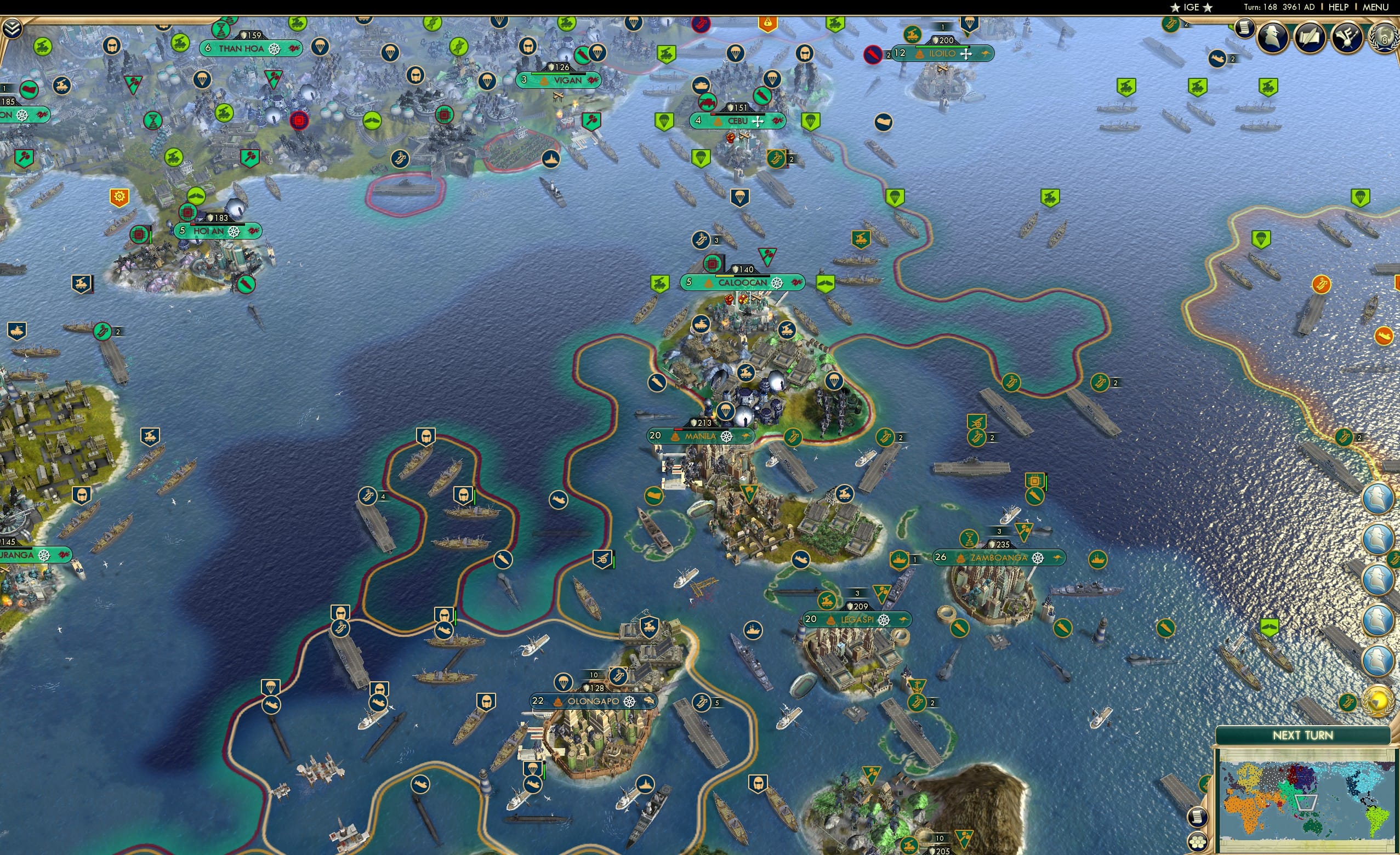Click the production icon in Manila's city banner
Viewport: 1400px width, 855px height.
(x=727, y=437)
